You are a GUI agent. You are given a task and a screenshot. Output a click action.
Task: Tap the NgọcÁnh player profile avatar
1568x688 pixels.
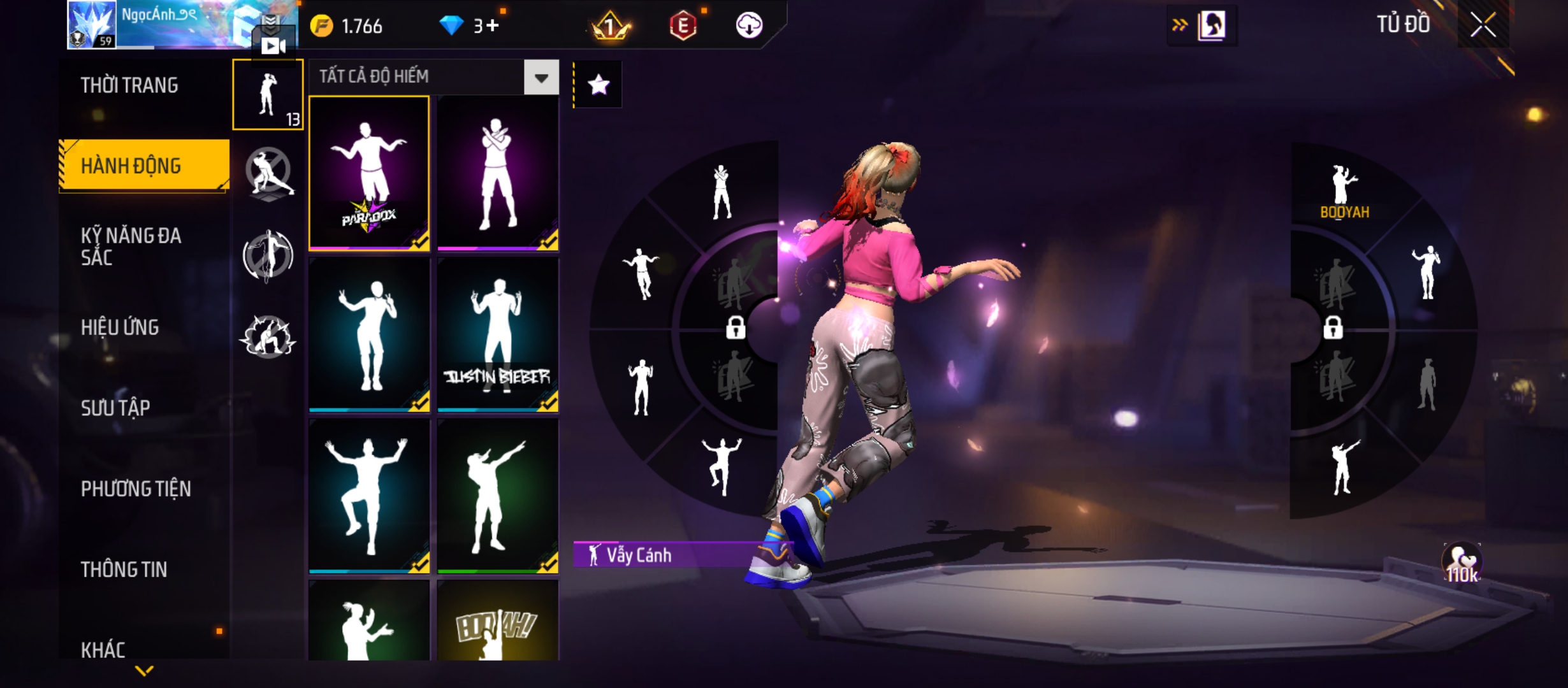click(92, 24)
